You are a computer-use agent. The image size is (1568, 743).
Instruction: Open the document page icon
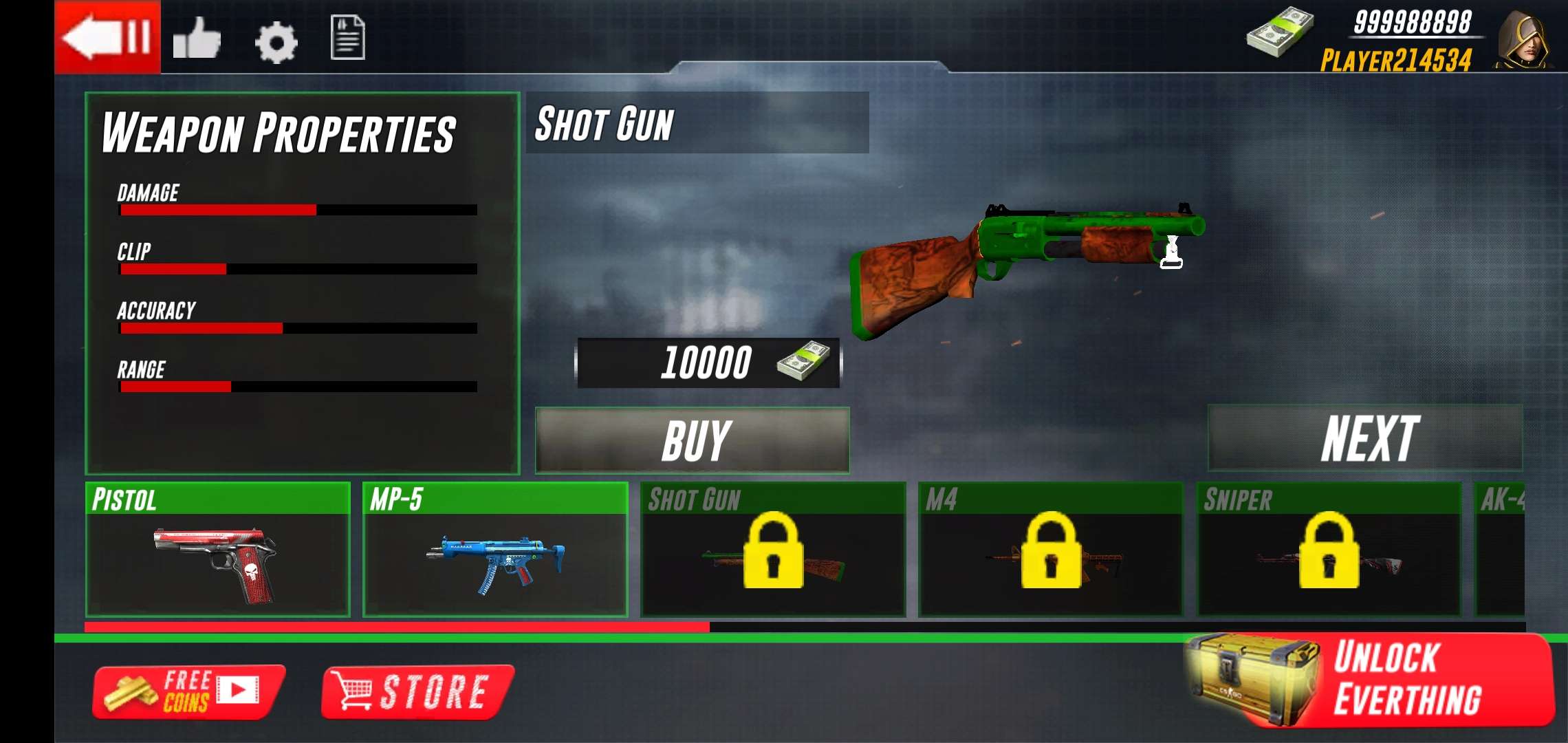pyautogui.click(x=347, y=38)
